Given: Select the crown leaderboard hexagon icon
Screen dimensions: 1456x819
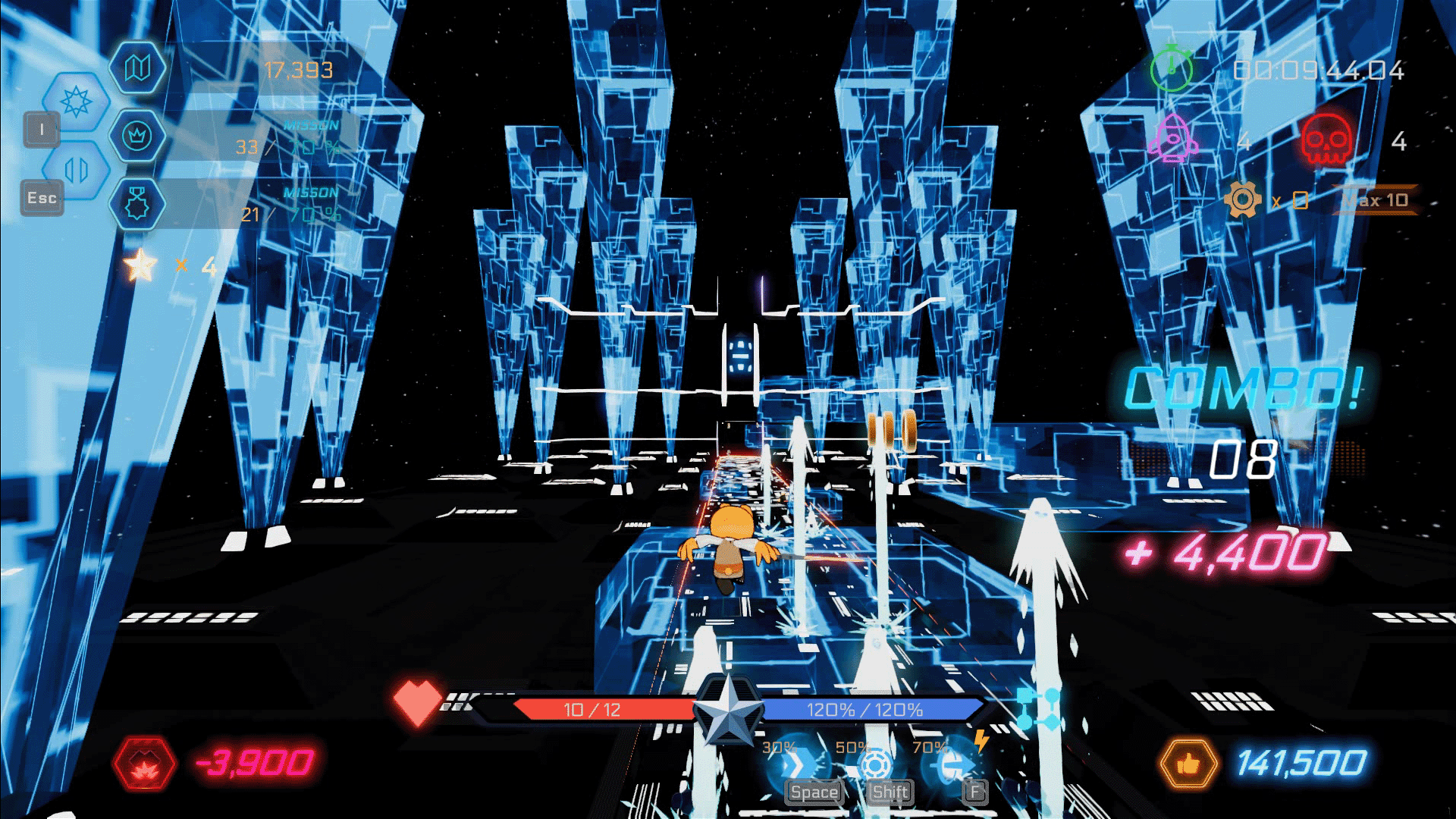Looking at the screenshot, I should click(x=136, y=137).
